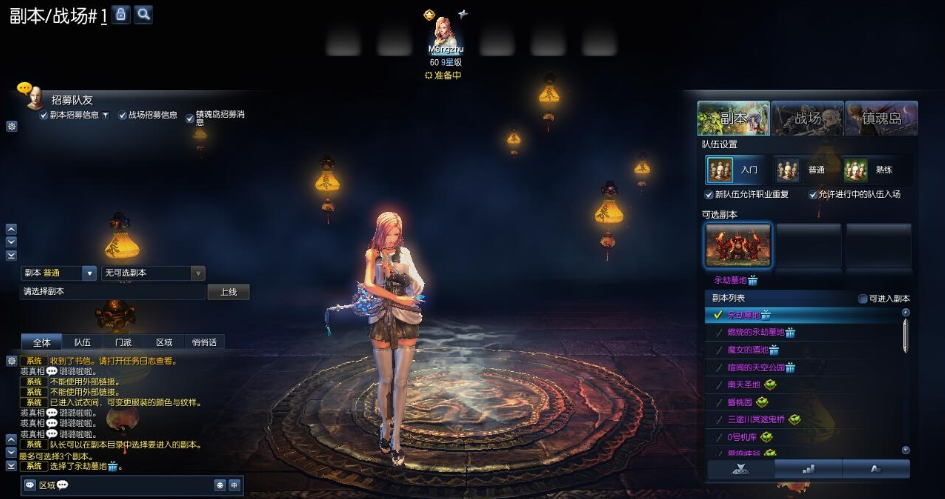This screenshot has width=945, height=499.
Task: Switch to the 战场 battlefield tab
Action: pos(807,118)
